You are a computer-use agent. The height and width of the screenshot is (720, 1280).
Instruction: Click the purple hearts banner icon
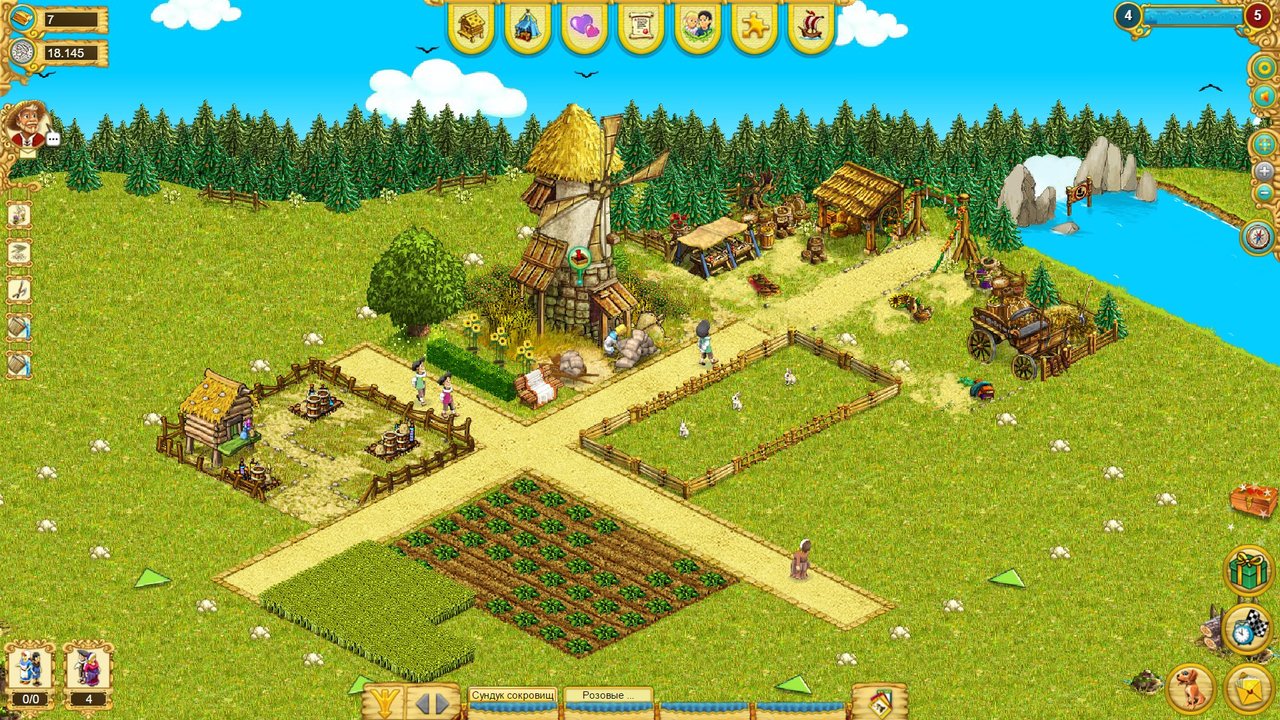584,29
